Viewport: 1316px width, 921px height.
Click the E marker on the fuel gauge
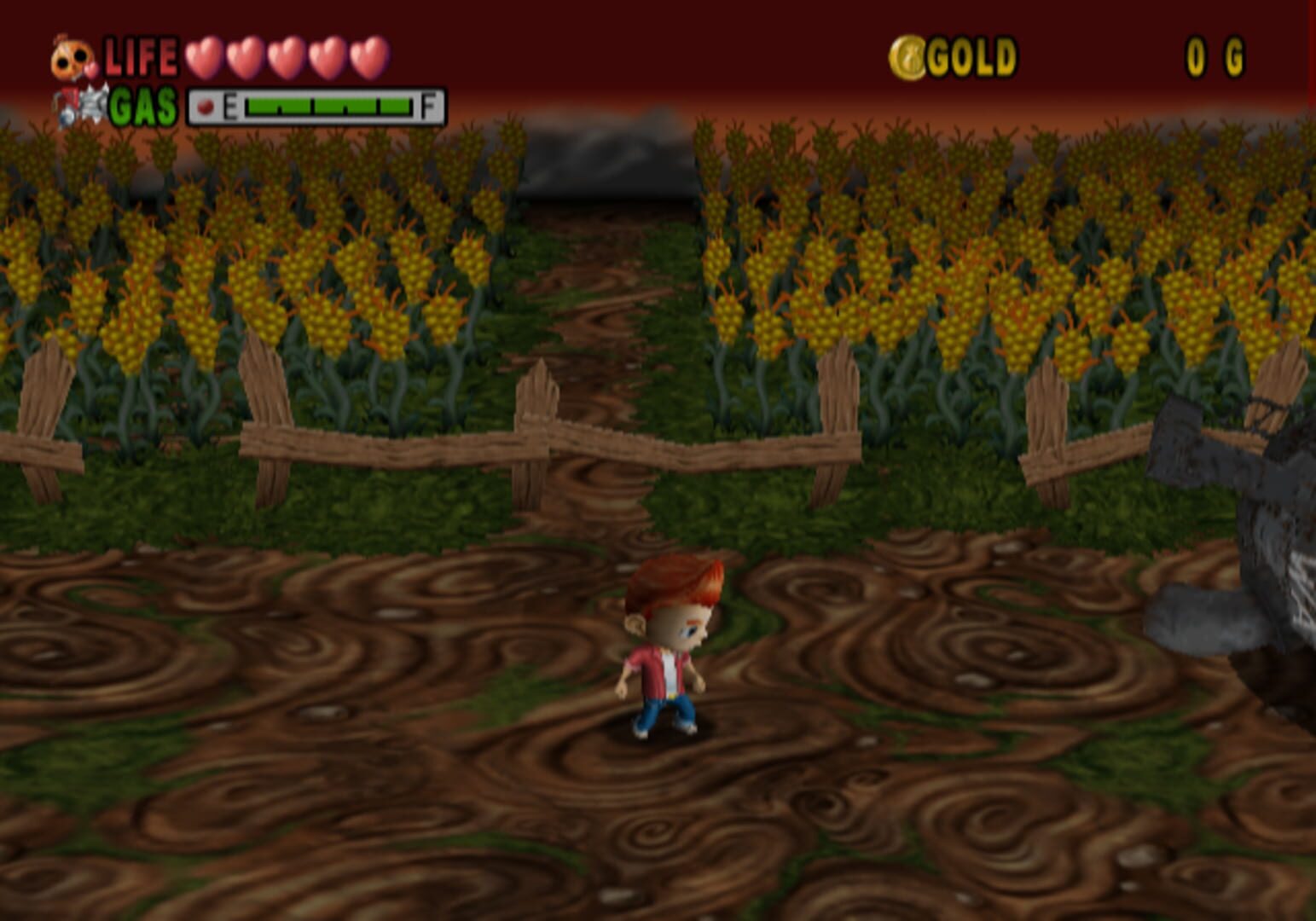[x=229, y=104]
